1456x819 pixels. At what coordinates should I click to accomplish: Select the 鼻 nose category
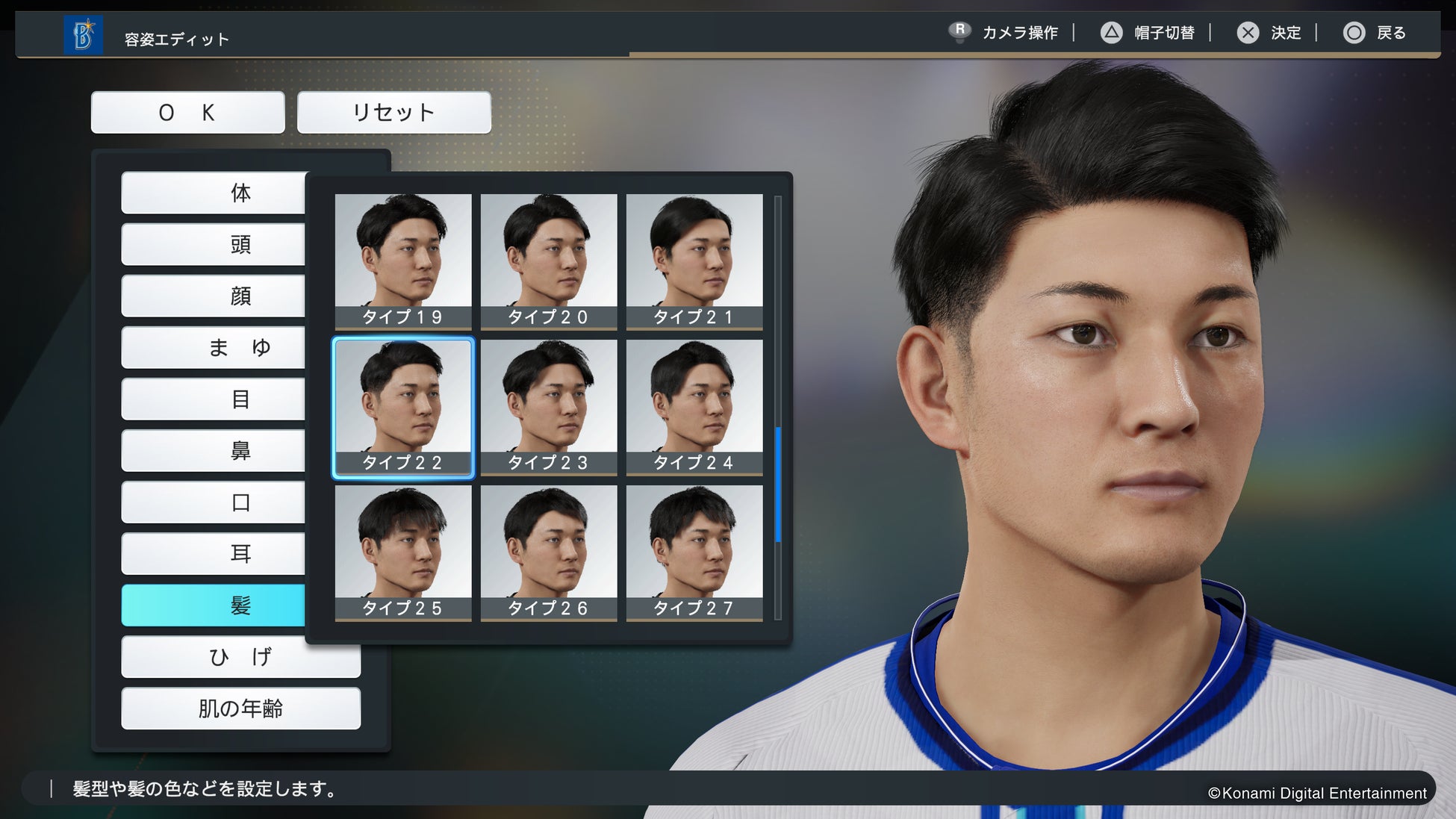(x=214, y=451)
